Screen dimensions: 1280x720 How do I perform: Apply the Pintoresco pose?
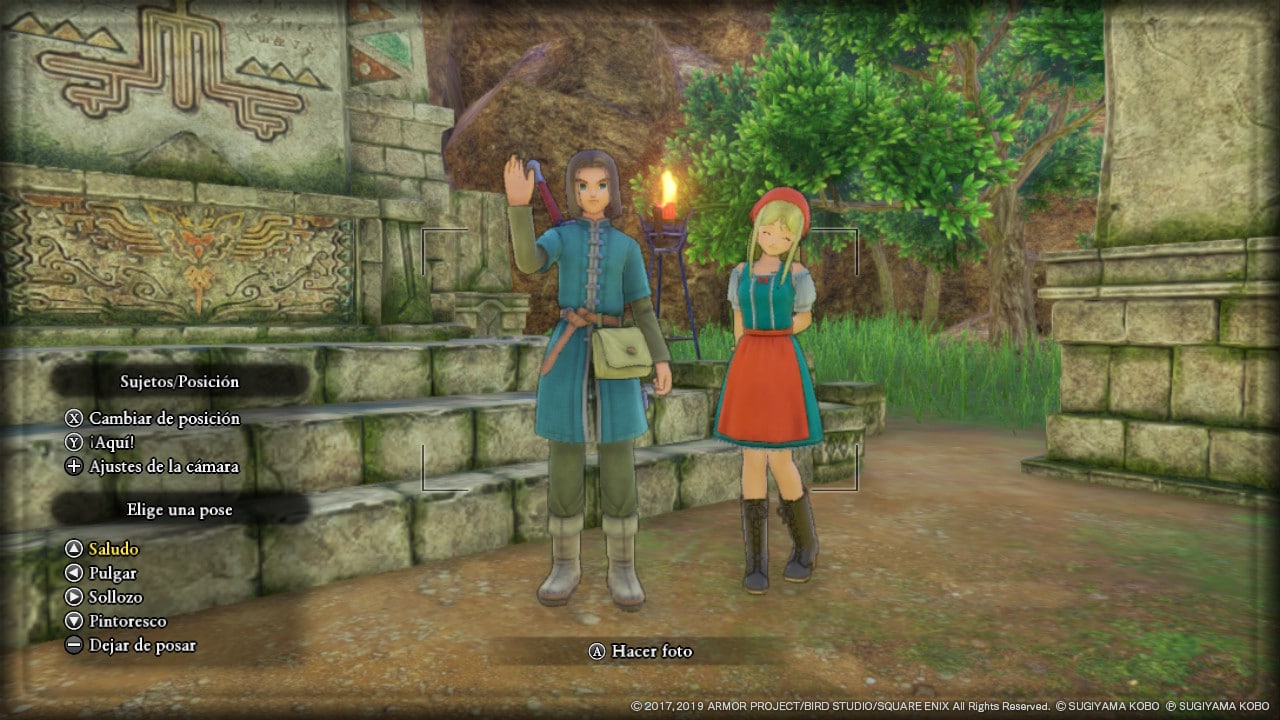[x=127, y=621]
